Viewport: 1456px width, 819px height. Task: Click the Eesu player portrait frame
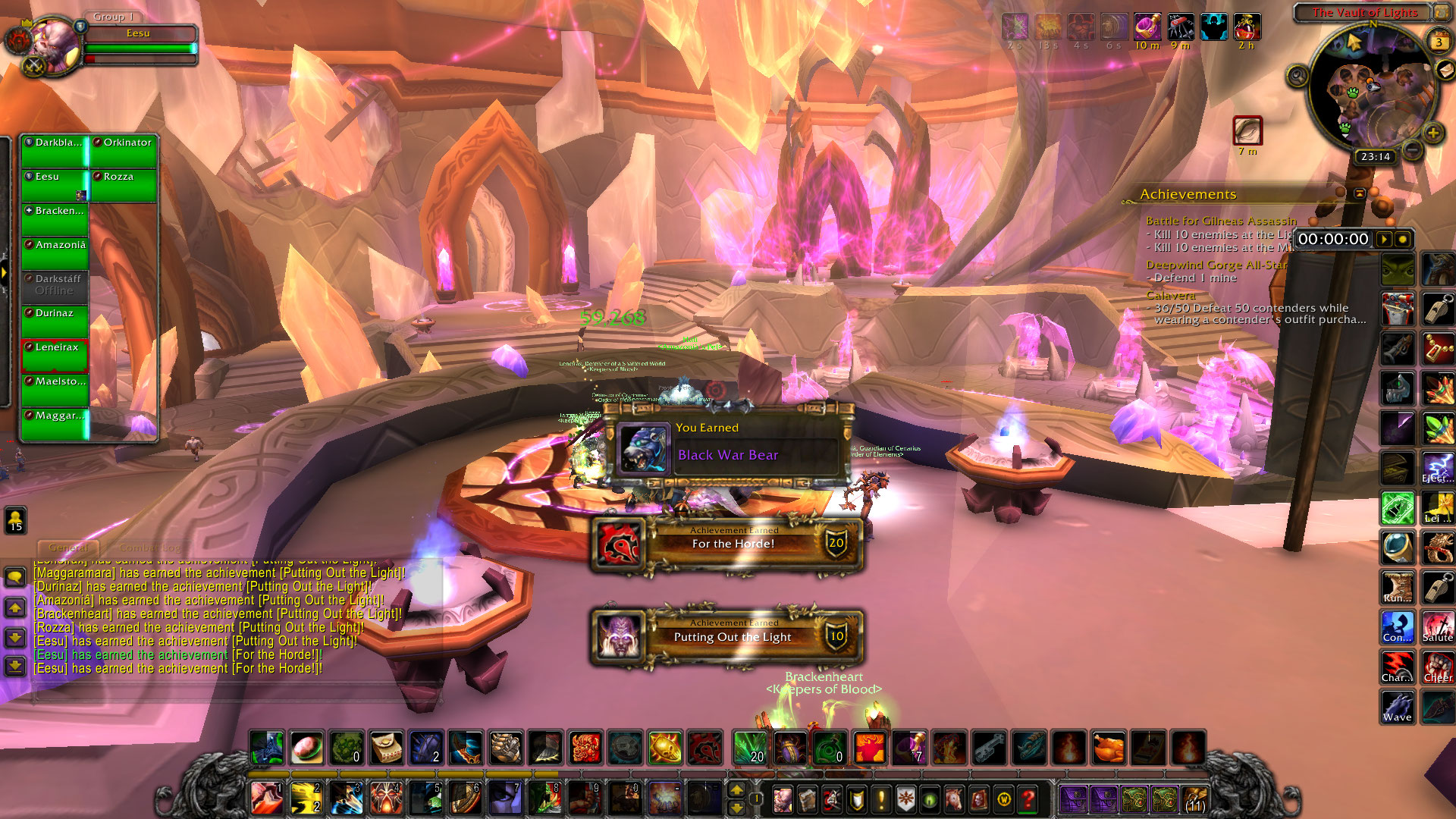click(55, 47)
